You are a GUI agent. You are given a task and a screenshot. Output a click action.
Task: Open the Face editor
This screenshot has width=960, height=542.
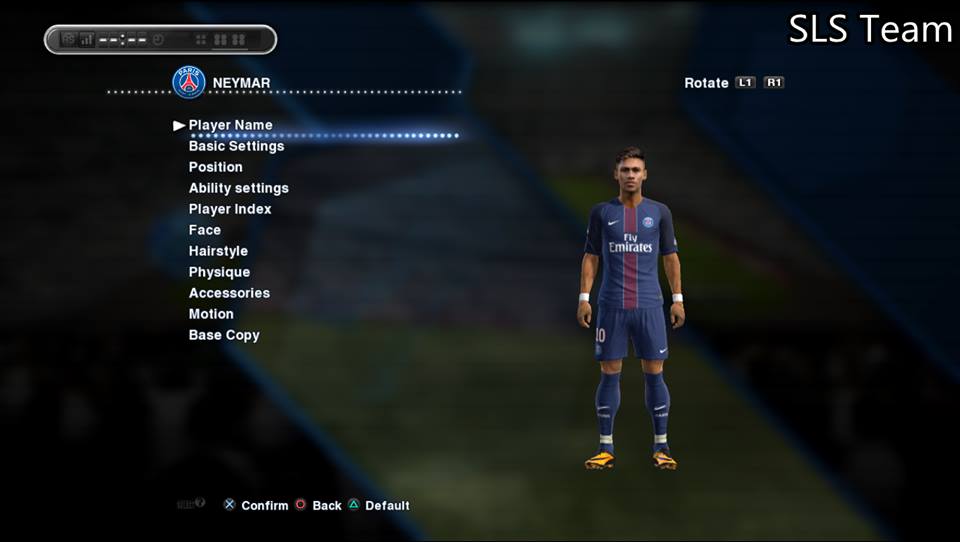(205, 230)
